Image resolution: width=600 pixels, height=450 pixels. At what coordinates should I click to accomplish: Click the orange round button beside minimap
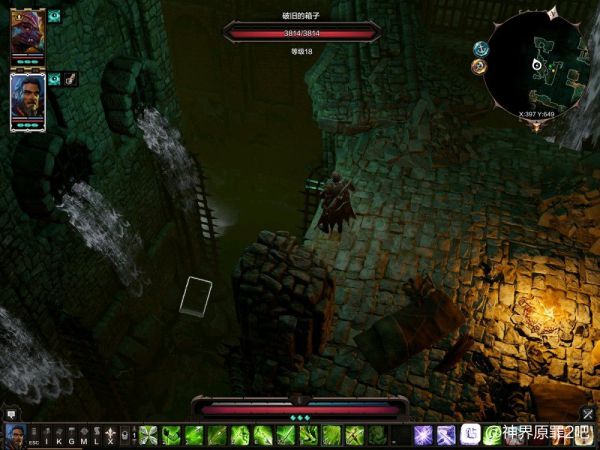click(x=479, y=66)
